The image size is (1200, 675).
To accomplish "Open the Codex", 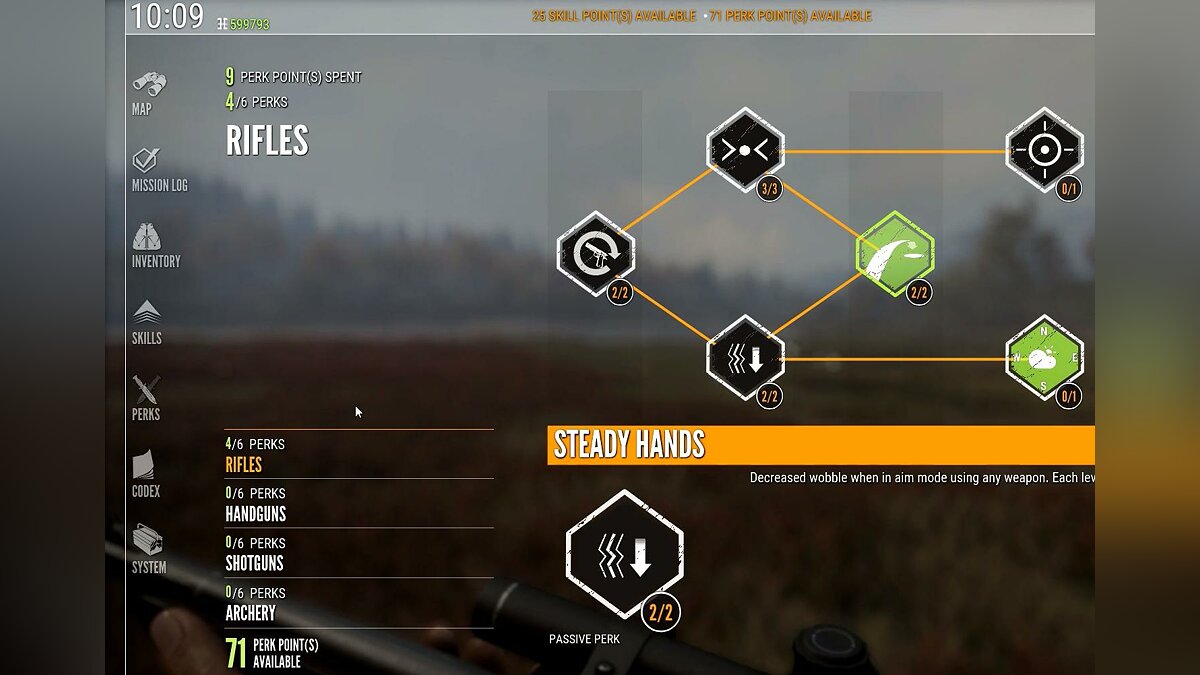I will point(146,474).
